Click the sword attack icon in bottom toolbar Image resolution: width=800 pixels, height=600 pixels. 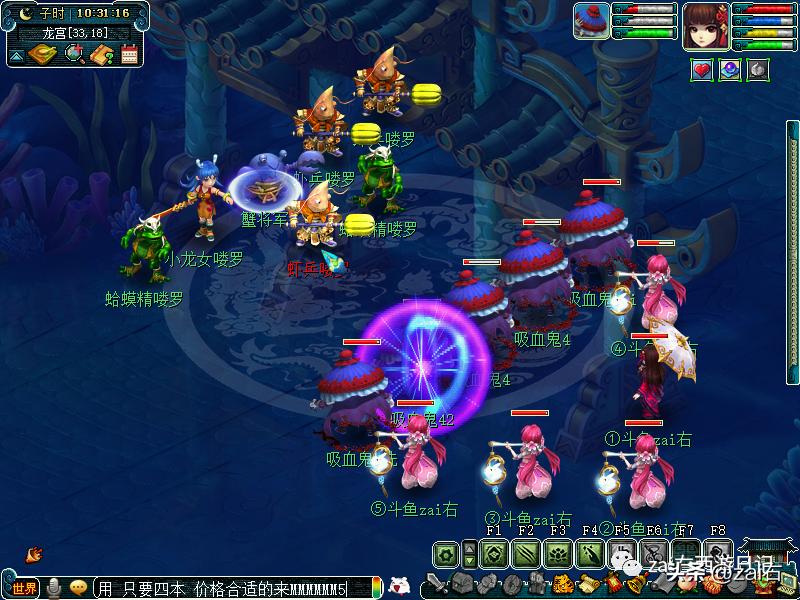(x=436, y=583)
